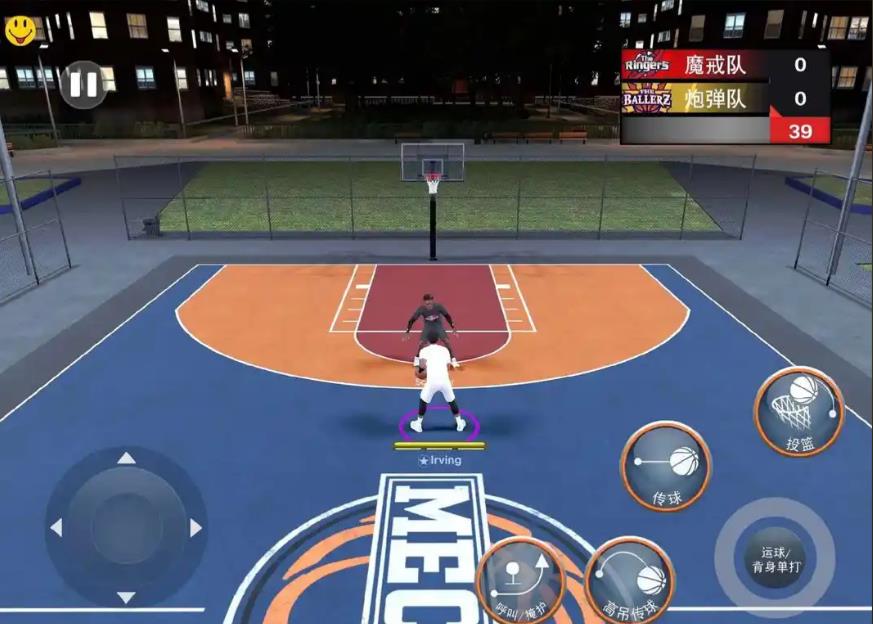873x624 pixels.
Task: Tap the 运球/背身单打 dribble button
Action: 775,558
